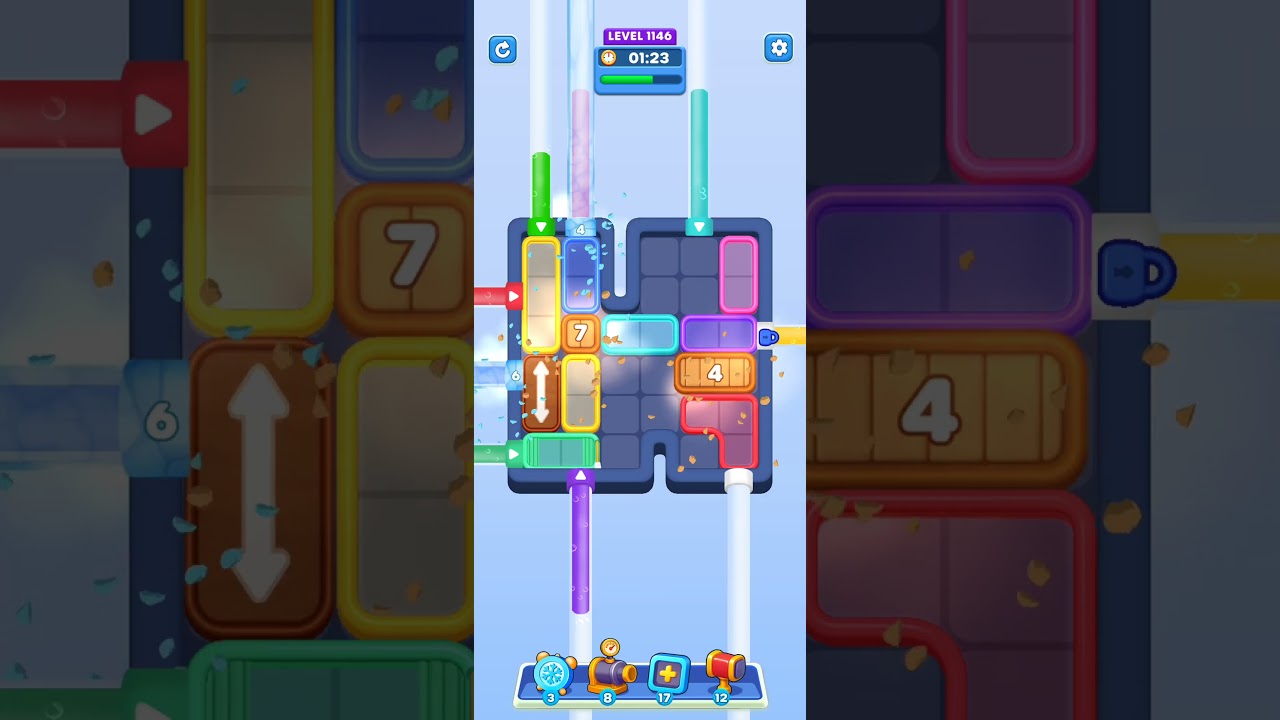Select the yellow block numbered 7
Image resolution: width=1280 pixels, height=720 pixels.
click(580, 329)
